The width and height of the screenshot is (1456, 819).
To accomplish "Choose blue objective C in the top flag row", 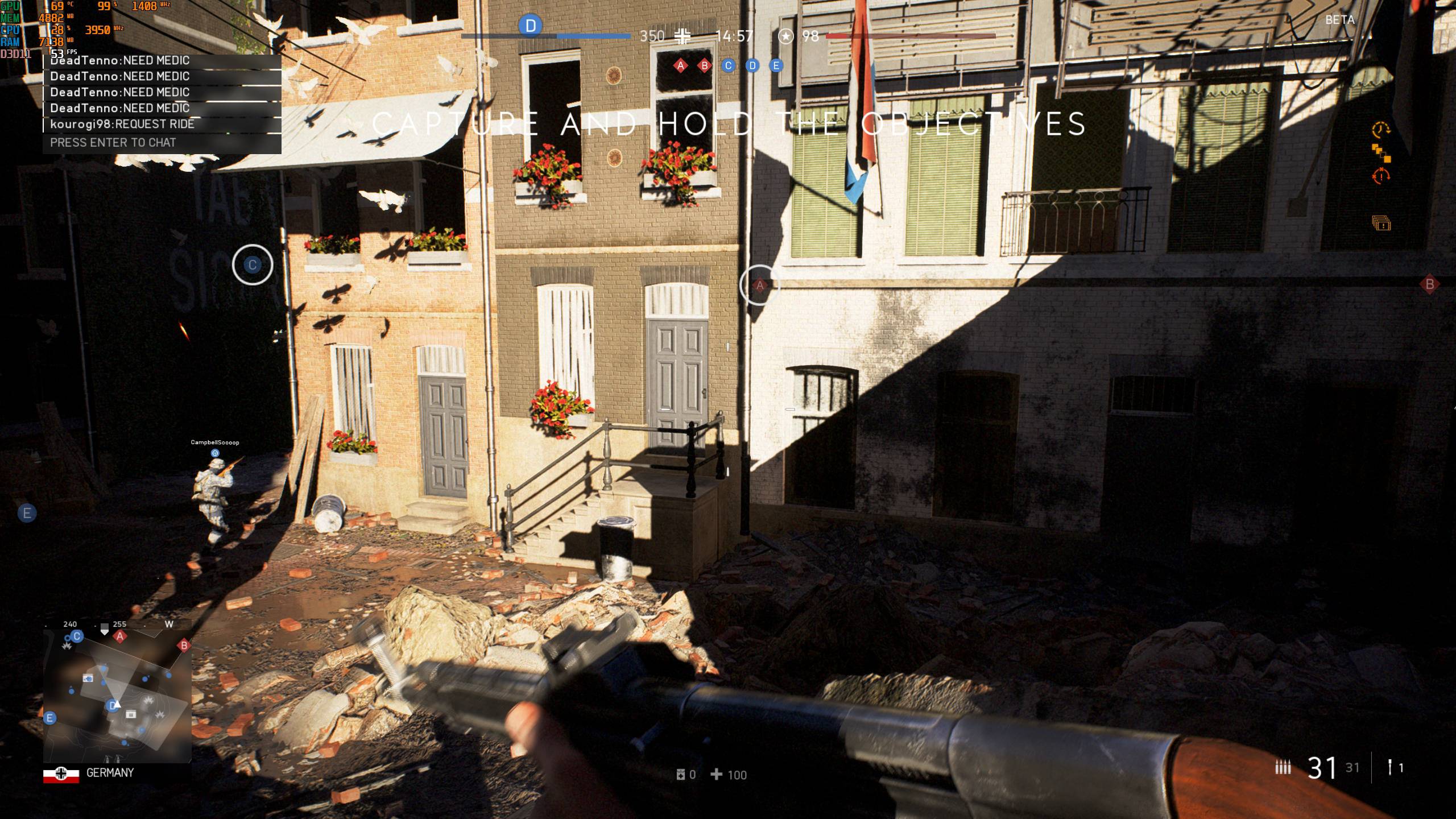I will tap(728, 66).
